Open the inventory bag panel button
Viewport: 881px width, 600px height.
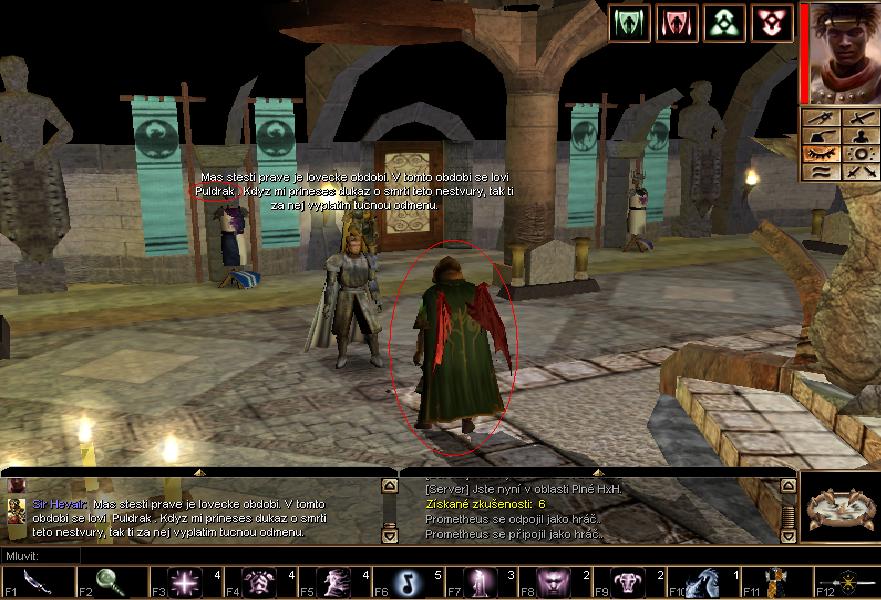[821, 137]
